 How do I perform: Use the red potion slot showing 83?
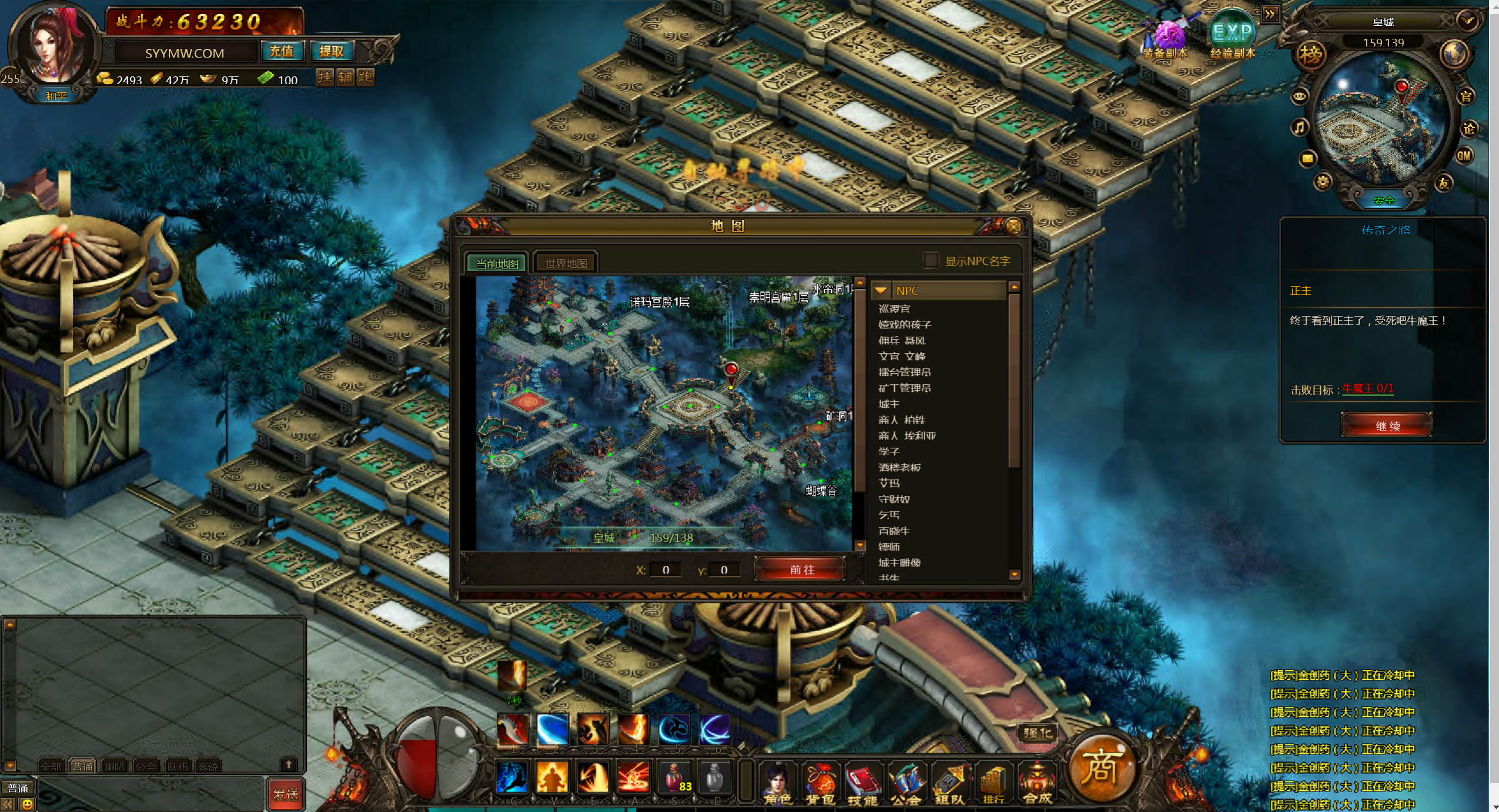[675, 778]
